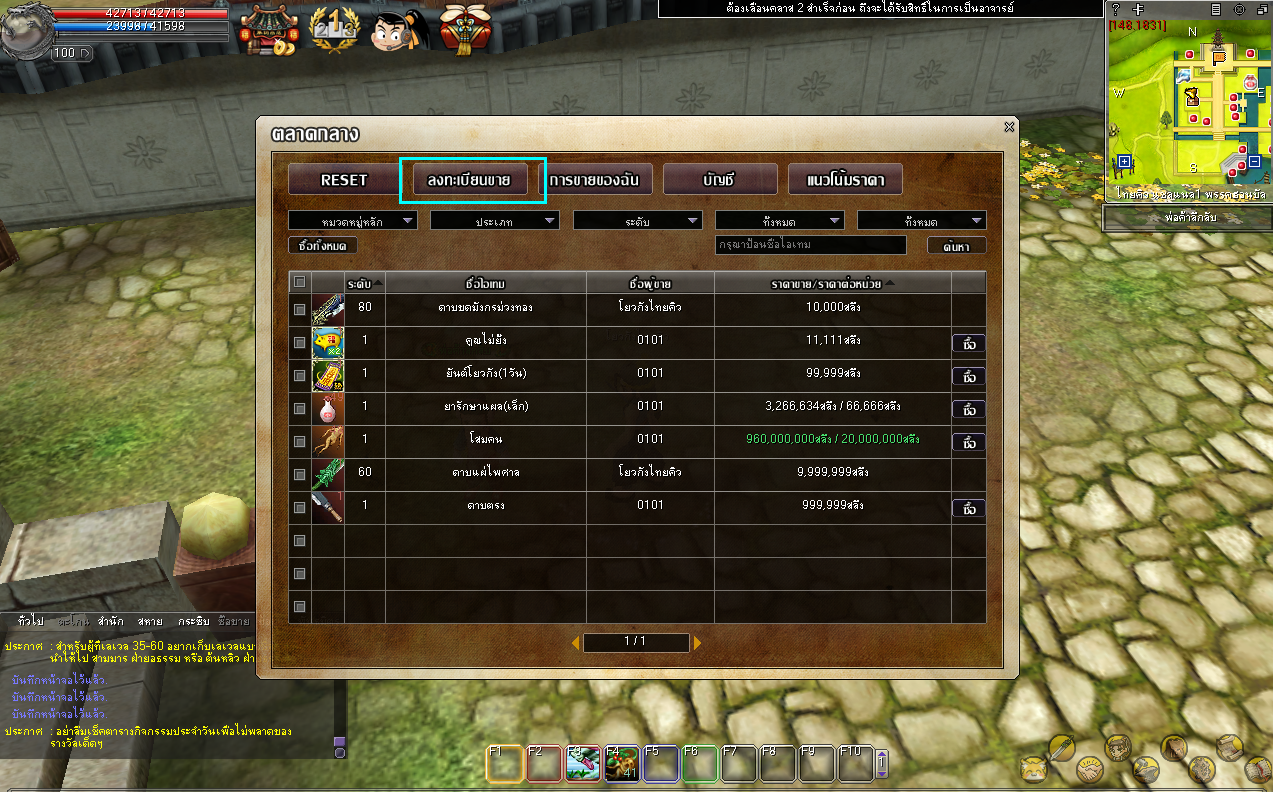Click the ซื้อทั้งหมด buy-all button

322,245
